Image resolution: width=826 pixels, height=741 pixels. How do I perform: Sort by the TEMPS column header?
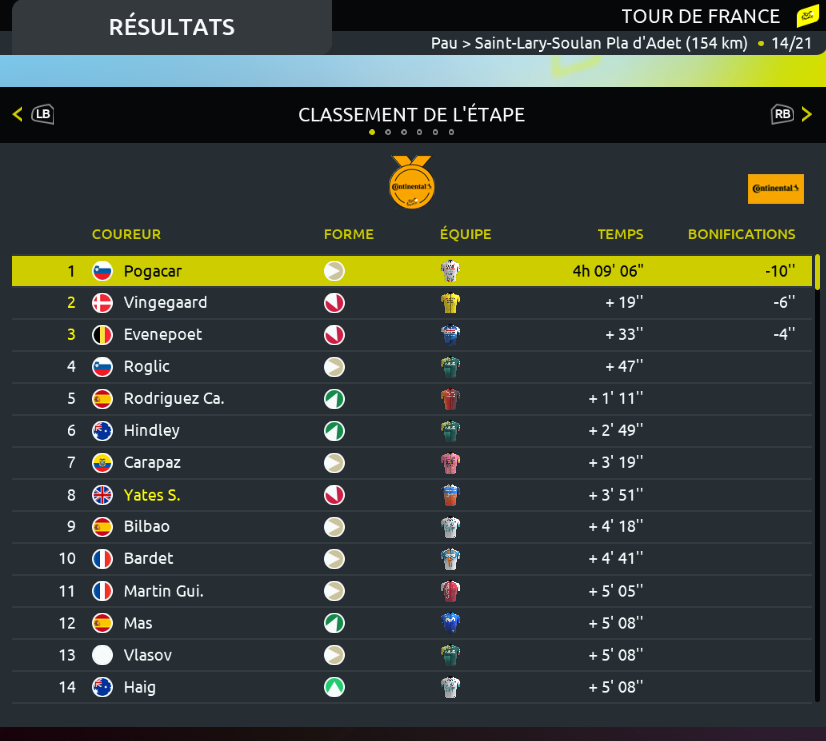(620, 235)
